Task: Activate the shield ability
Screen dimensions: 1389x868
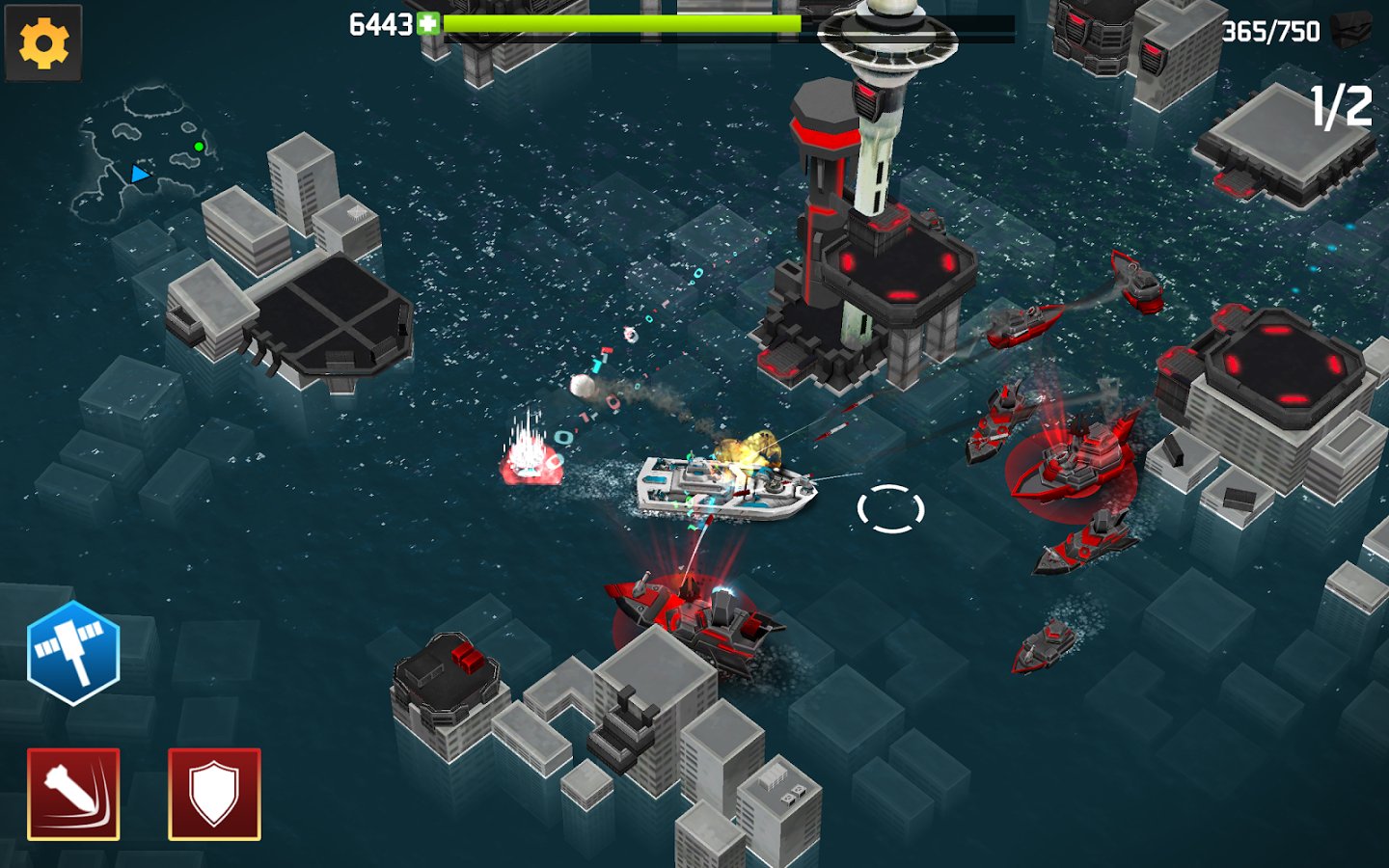Action: pos(214,794)
